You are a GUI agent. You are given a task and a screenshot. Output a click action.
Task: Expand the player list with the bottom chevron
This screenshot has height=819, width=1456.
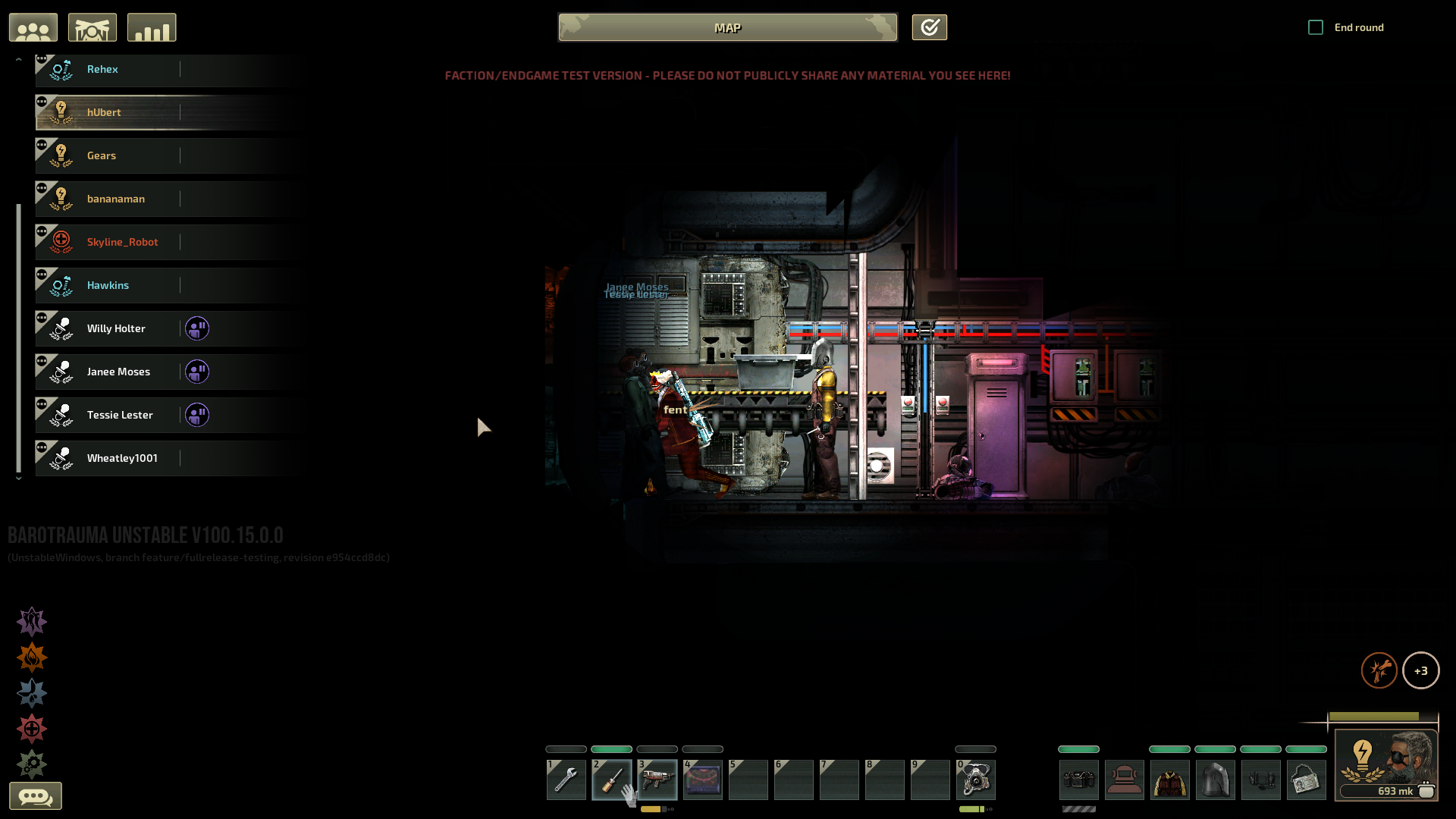point(18,479)
